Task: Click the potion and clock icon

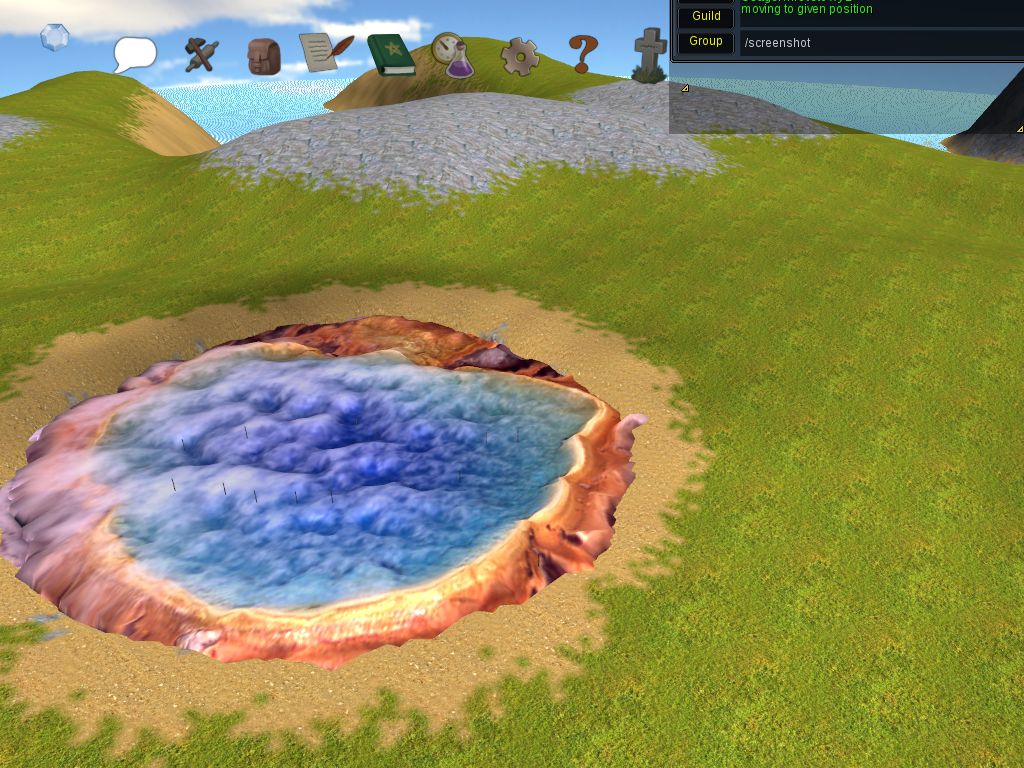Action: pyautogui.click(x=453, y=56)
